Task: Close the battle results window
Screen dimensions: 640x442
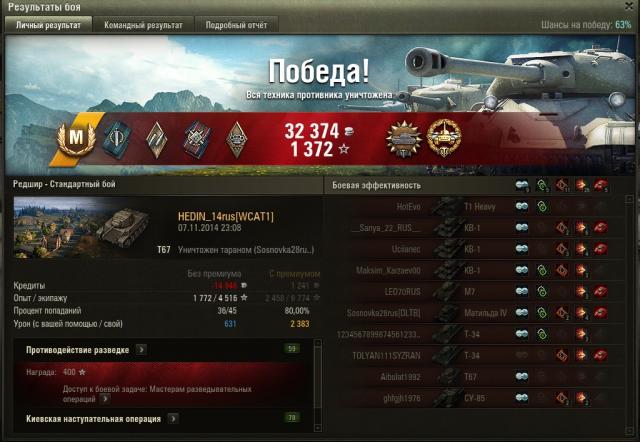Action: (x=628, y=7)
